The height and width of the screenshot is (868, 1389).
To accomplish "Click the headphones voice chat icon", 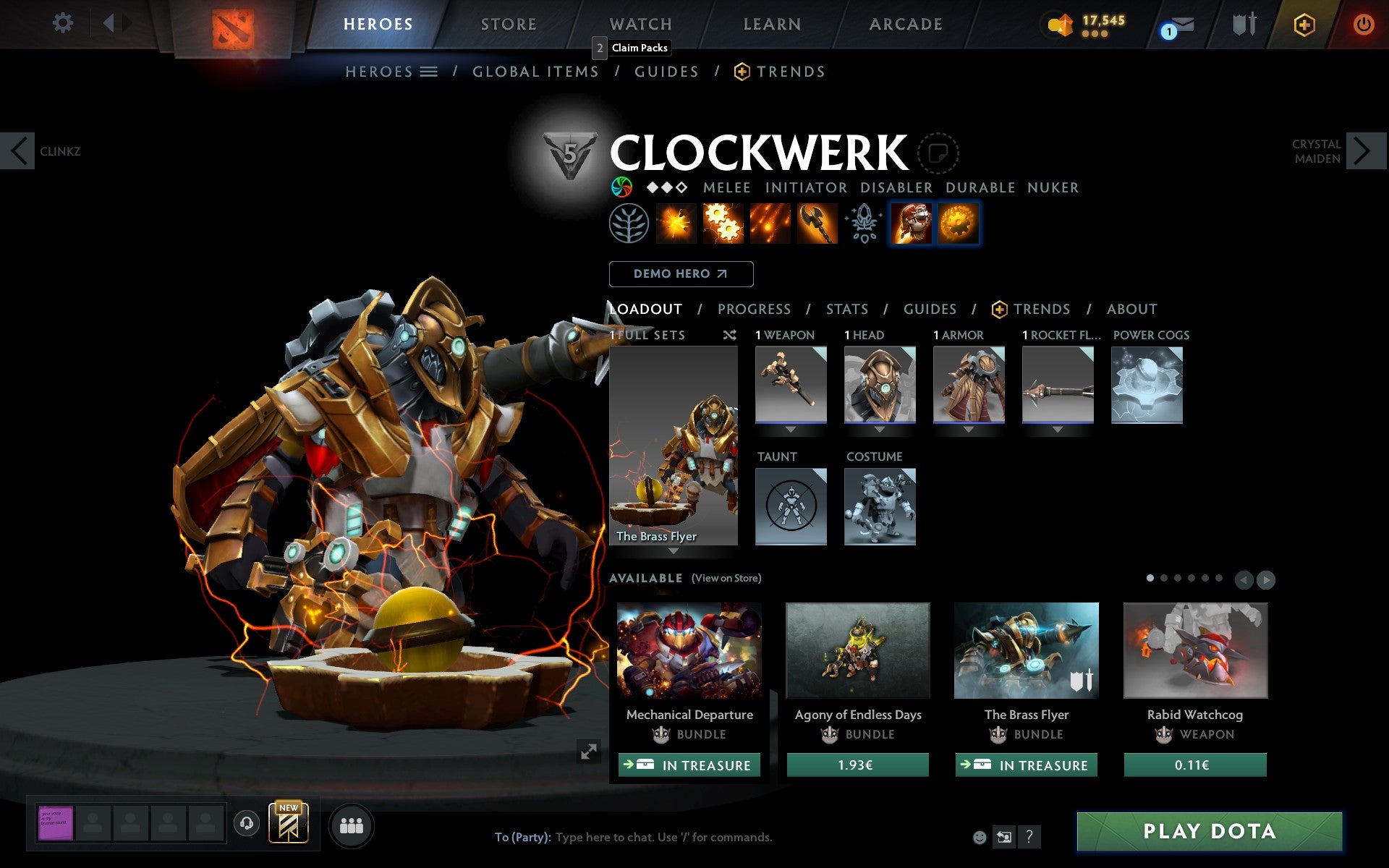I will click(246, 822).
